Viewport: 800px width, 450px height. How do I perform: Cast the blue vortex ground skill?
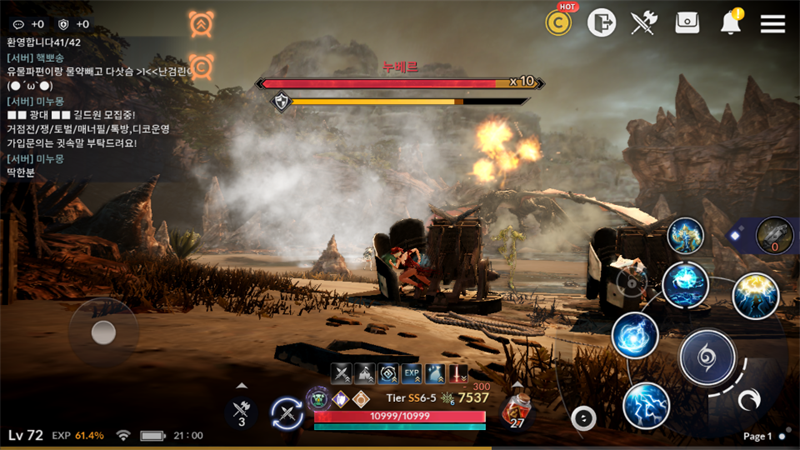click(685, 286)
